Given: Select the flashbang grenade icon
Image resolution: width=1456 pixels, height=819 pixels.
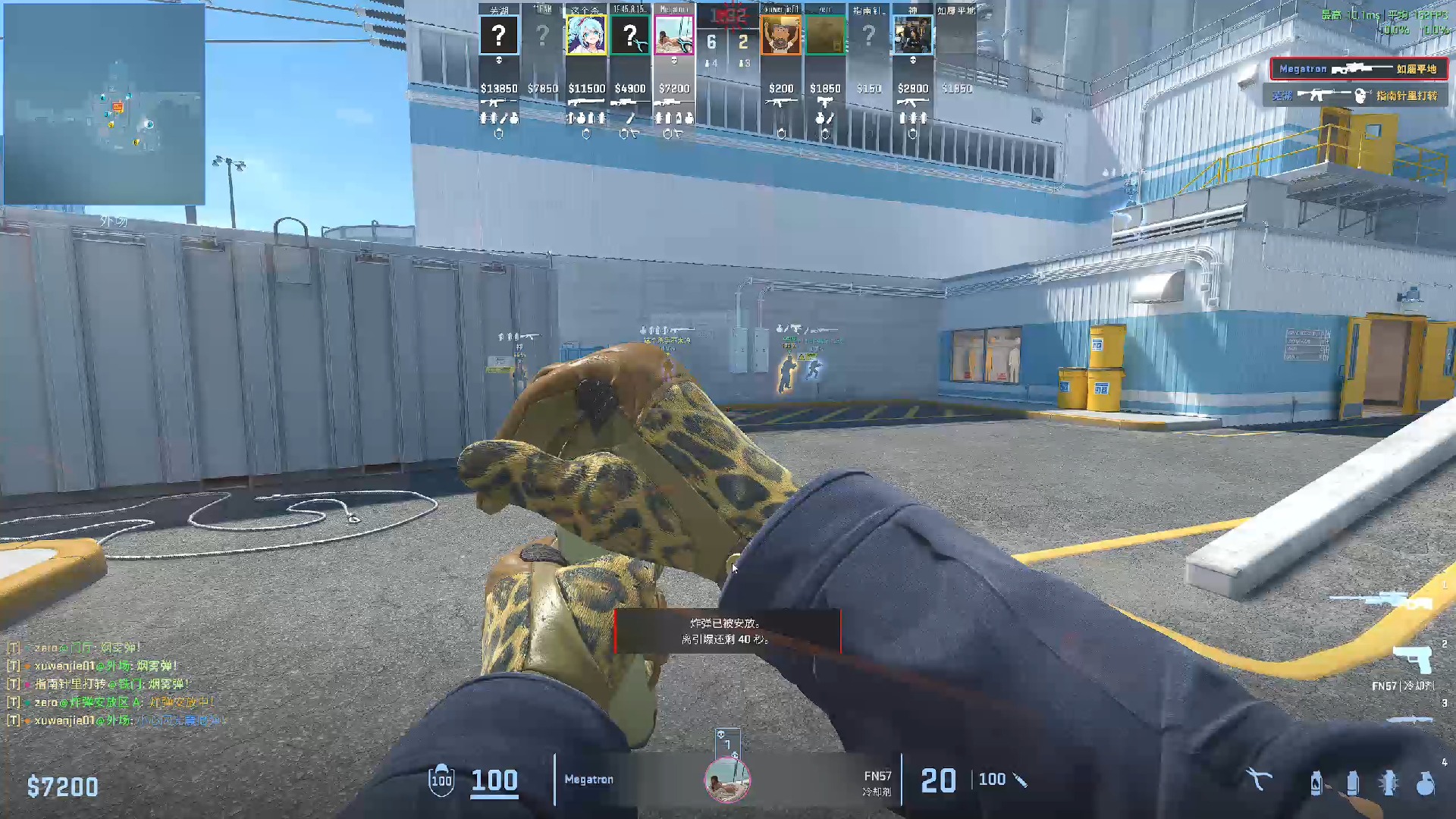Looking at the screenshot, I should click(1389, 783).
